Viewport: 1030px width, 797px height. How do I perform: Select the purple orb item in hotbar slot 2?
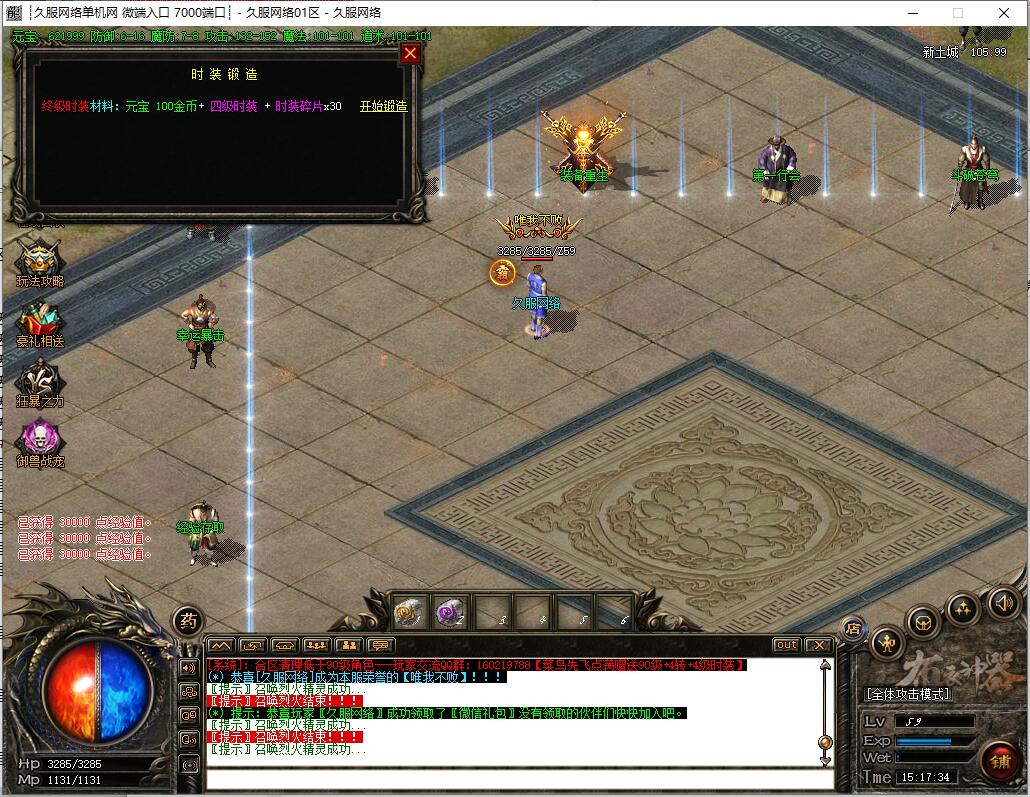pyautogui.click(x=451, y=610)
